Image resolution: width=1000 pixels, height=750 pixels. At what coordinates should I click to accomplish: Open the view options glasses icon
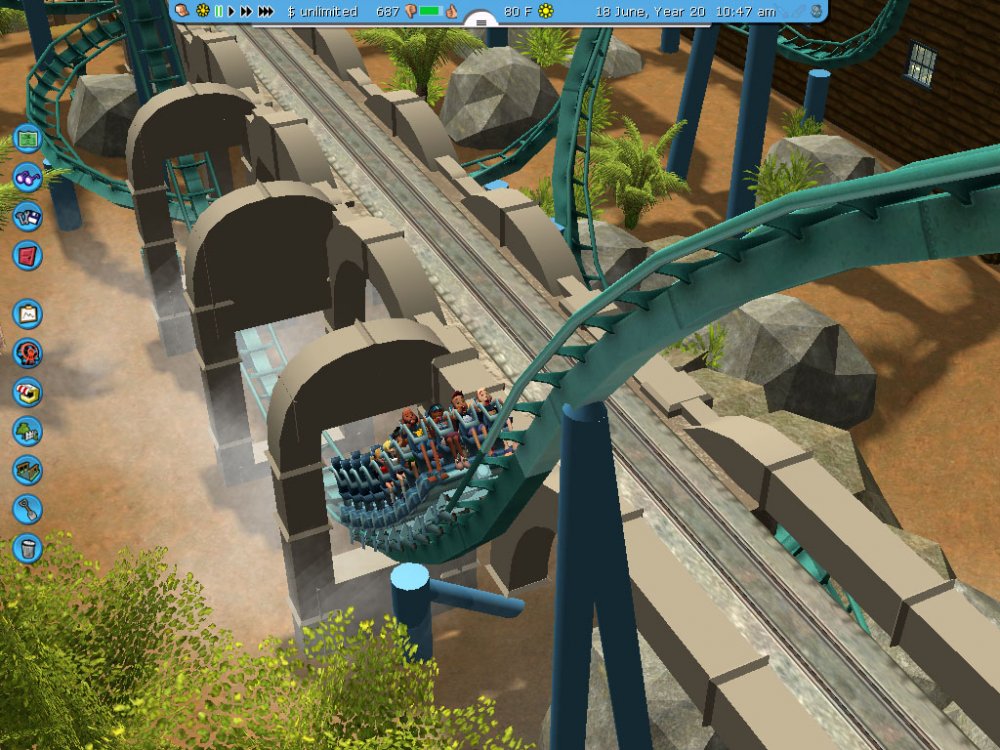pos(27,177)
